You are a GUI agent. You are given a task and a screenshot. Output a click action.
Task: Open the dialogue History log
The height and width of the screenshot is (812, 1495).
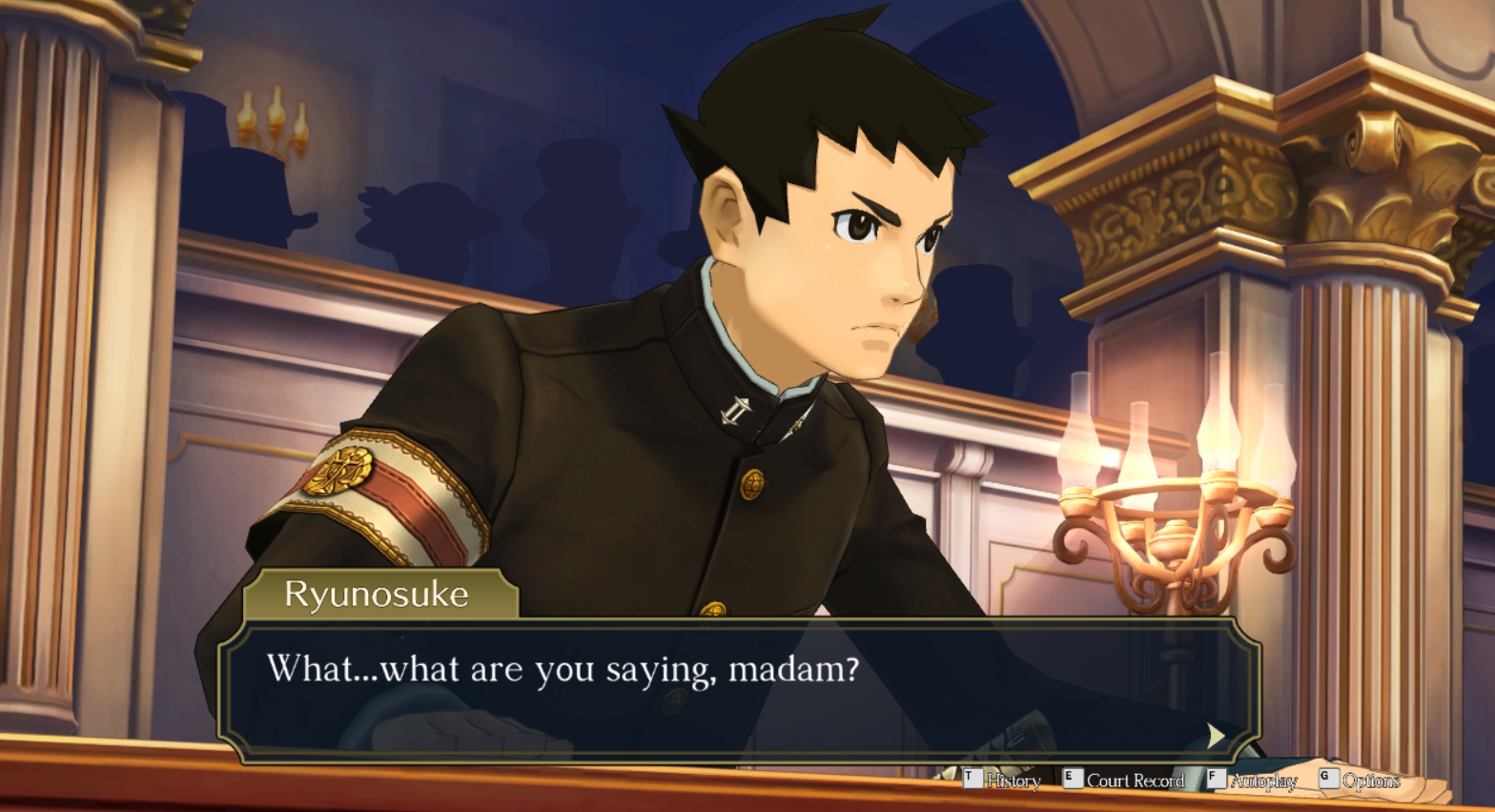[1003, 781]
